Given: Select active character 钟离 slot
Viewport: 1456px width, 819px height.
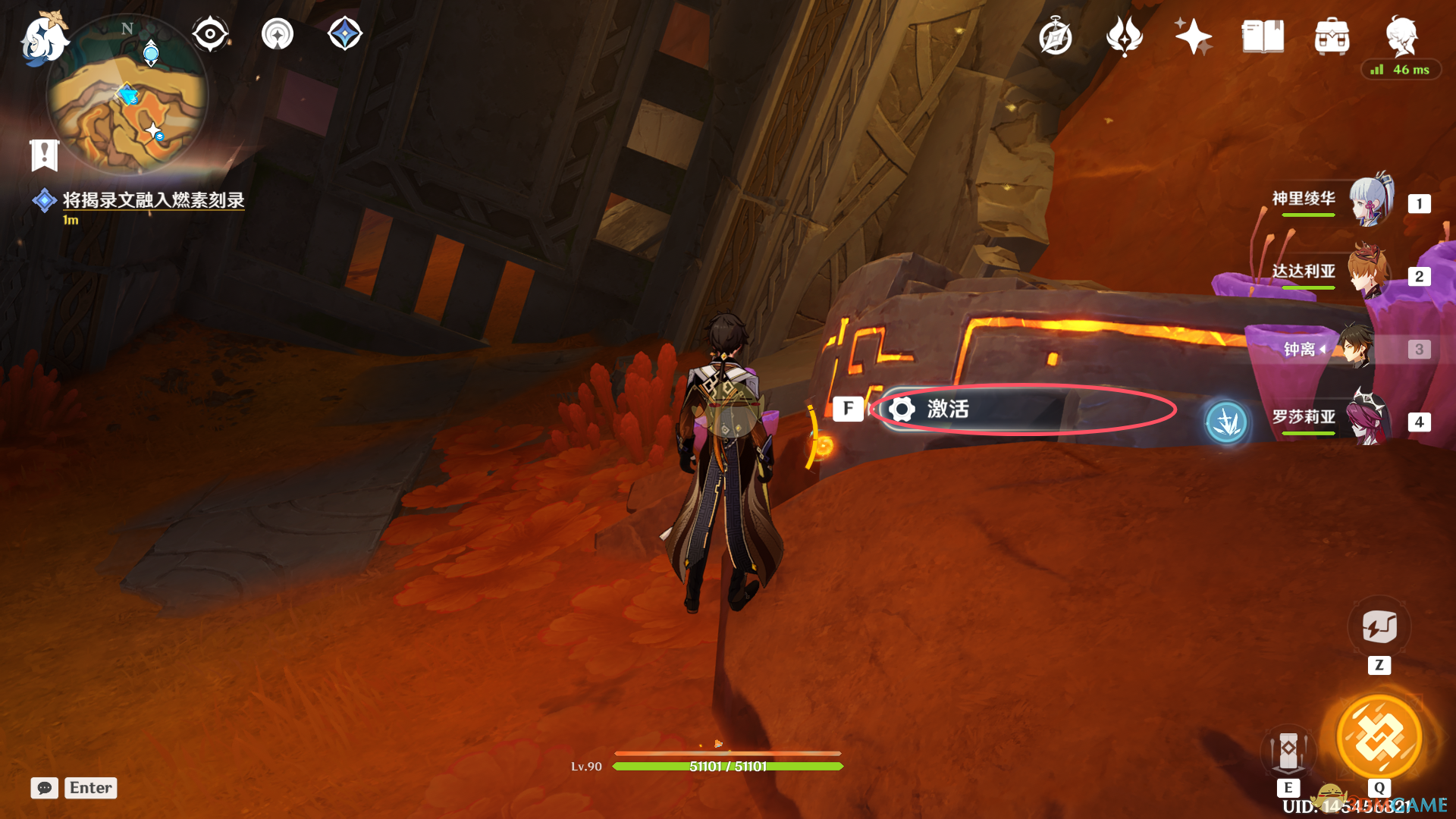Looking at the screenshot, I should coord(1335,349).
